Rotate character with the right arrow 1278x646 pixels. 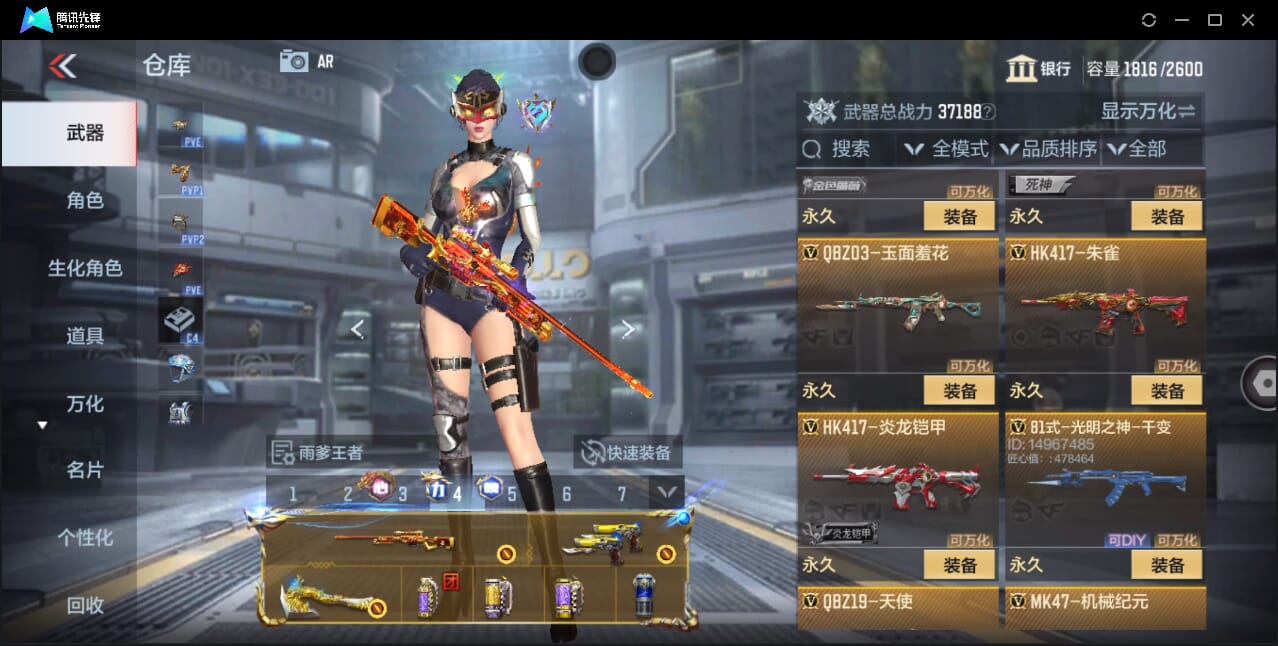(x=627, y=329)
